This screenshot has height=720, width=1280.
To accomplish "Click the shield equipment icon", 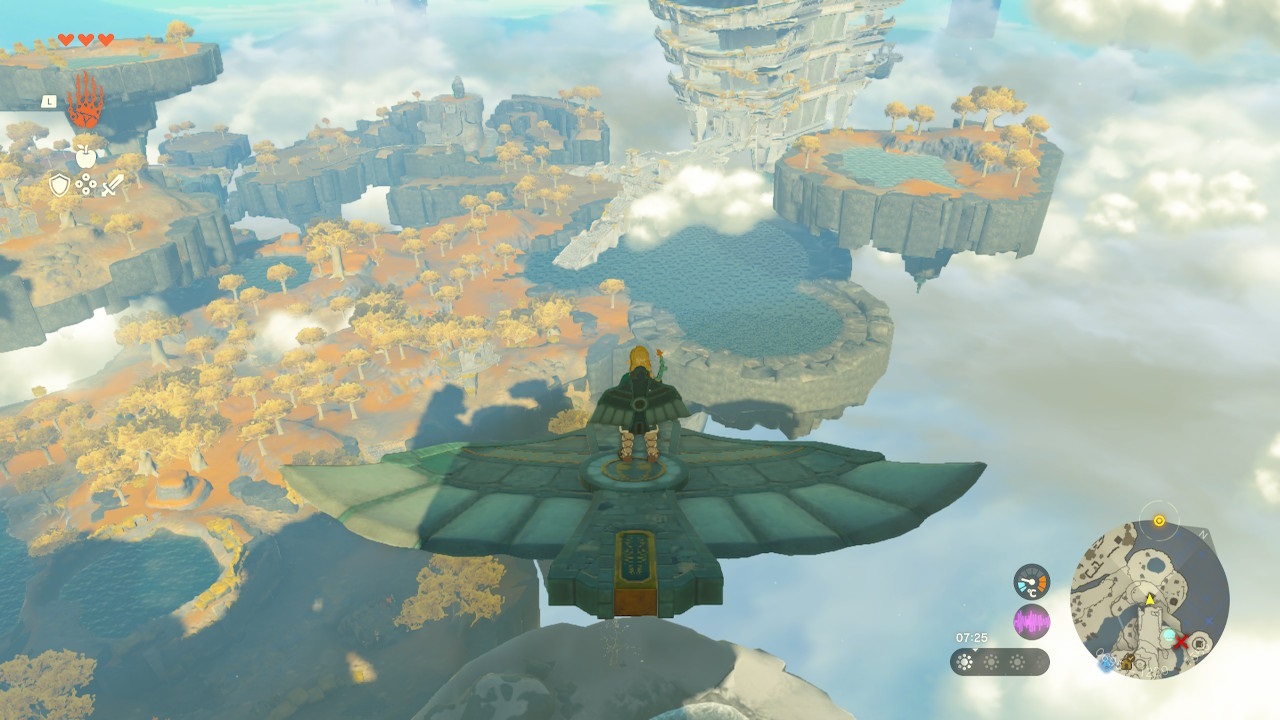I will click(x=59, y=182).
